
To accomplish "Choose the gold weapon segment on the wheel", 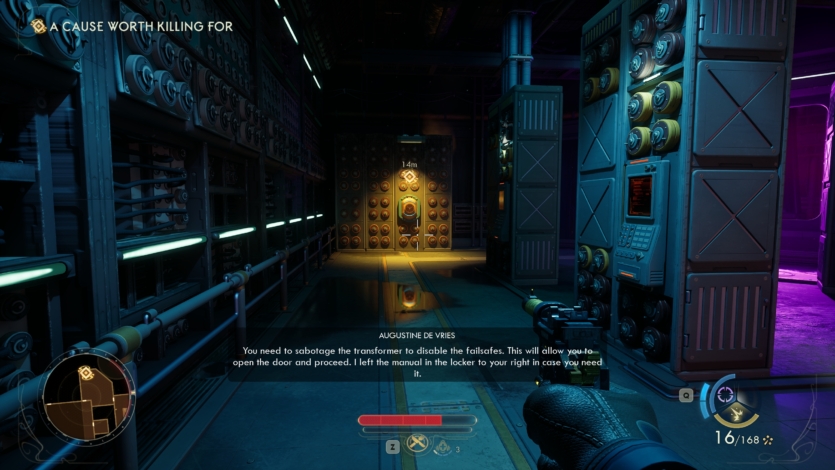I will (735, 416).
